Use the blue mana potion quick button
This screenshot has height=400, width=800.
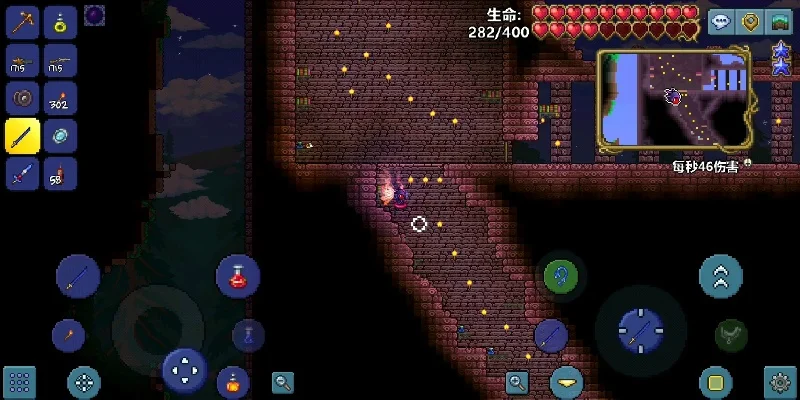pos(248,336)
